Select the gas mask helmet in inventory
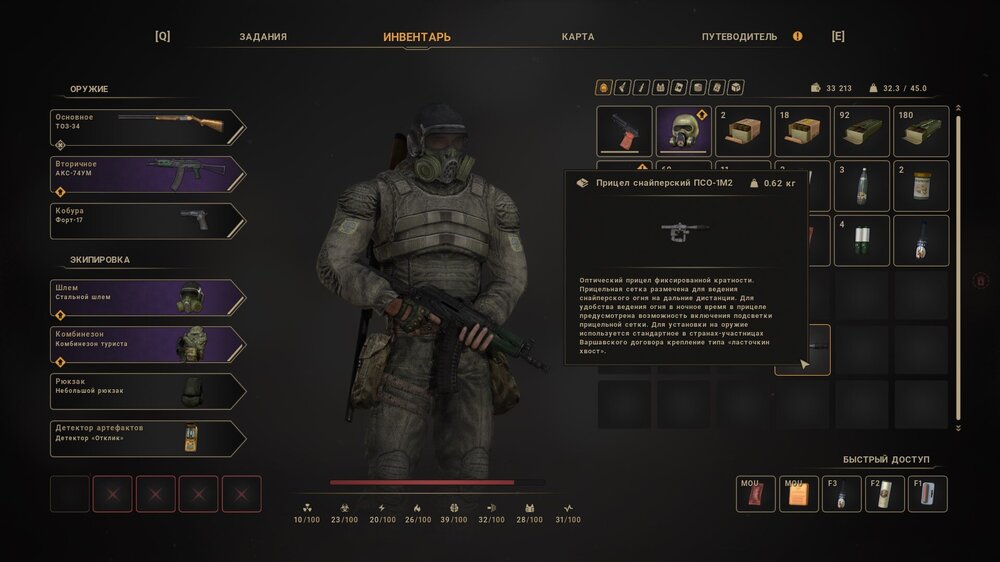The width and height of the screenshot is (1000, 562). click(683, 132)
